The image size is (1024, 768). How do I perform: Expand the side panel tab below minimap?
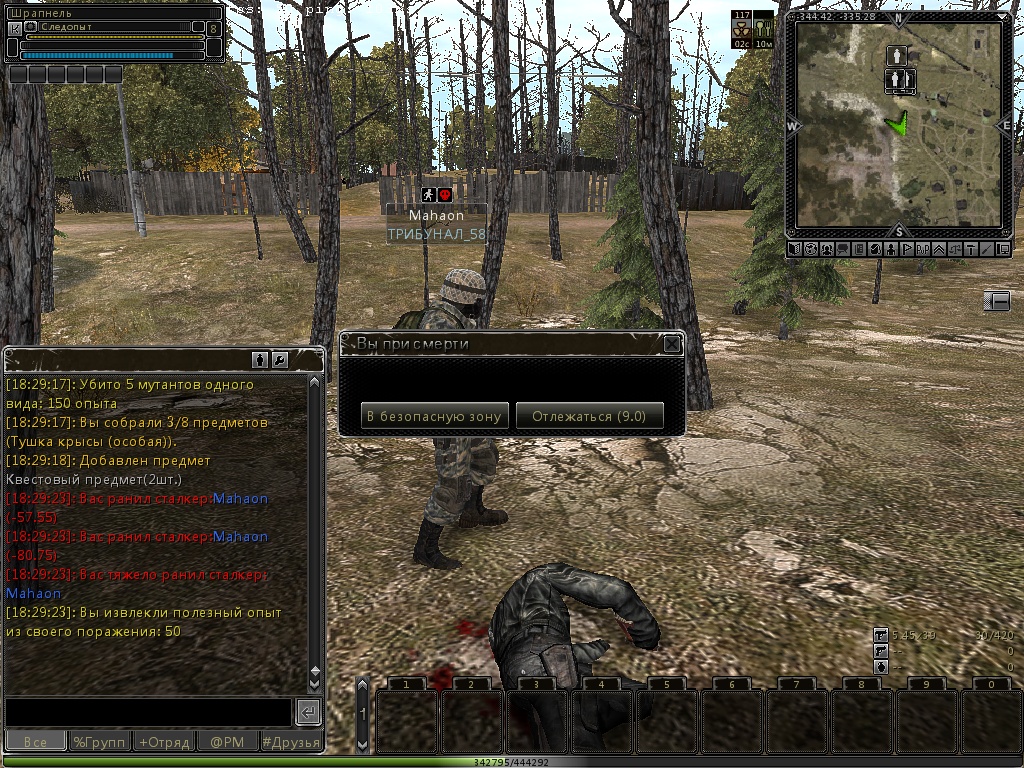[x=996, y=300]
